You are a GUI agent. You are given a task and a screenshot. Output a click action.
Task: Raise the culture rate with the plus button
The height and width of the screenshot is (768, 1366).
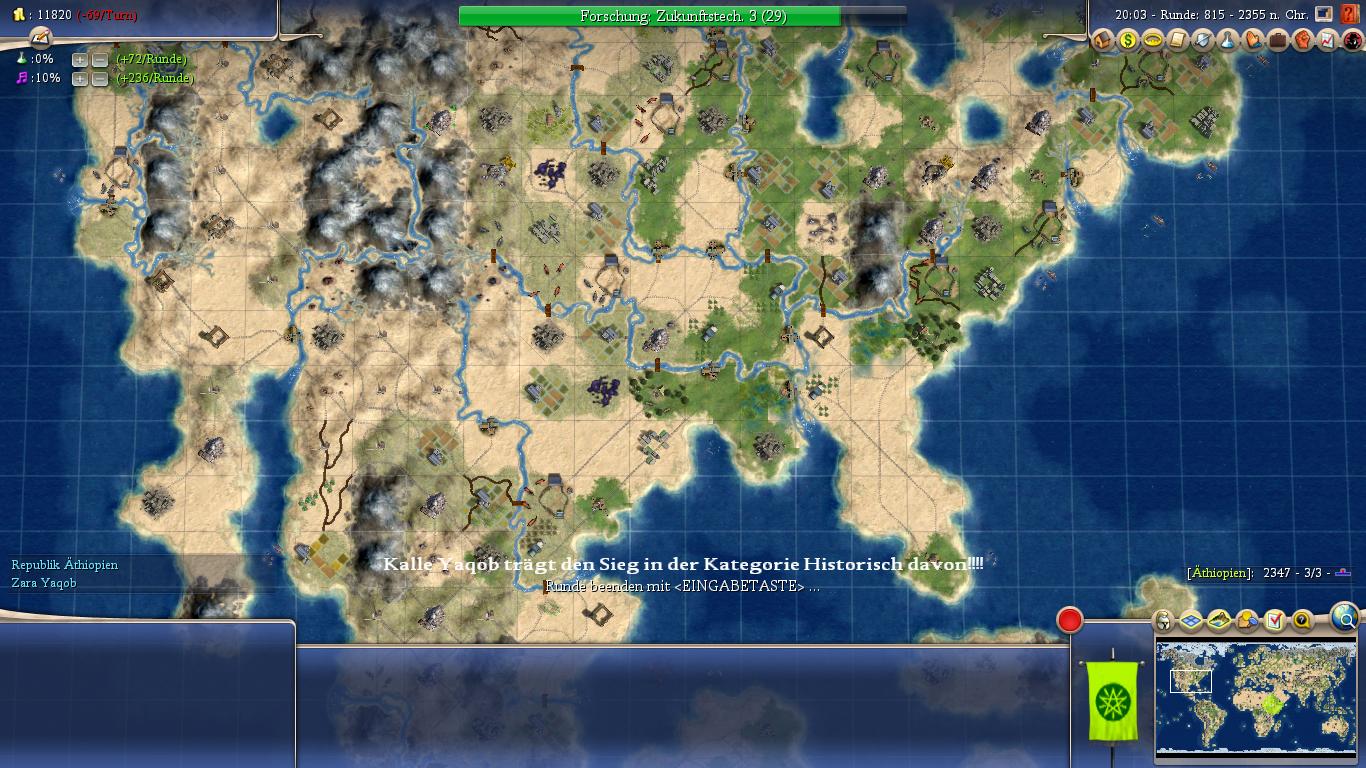[x=79, y=78]
